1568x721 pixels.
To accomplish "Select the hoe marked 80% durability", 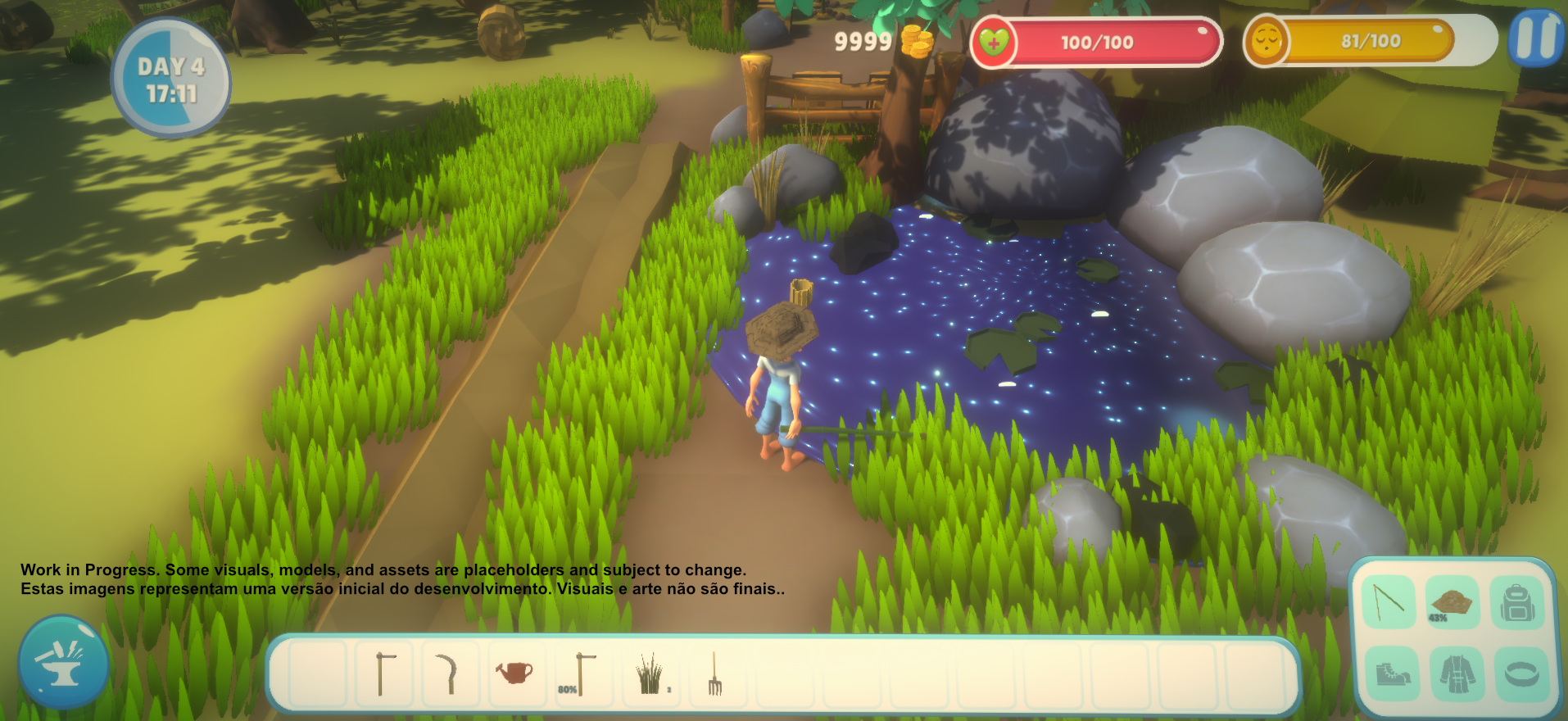I will [582, 673].
